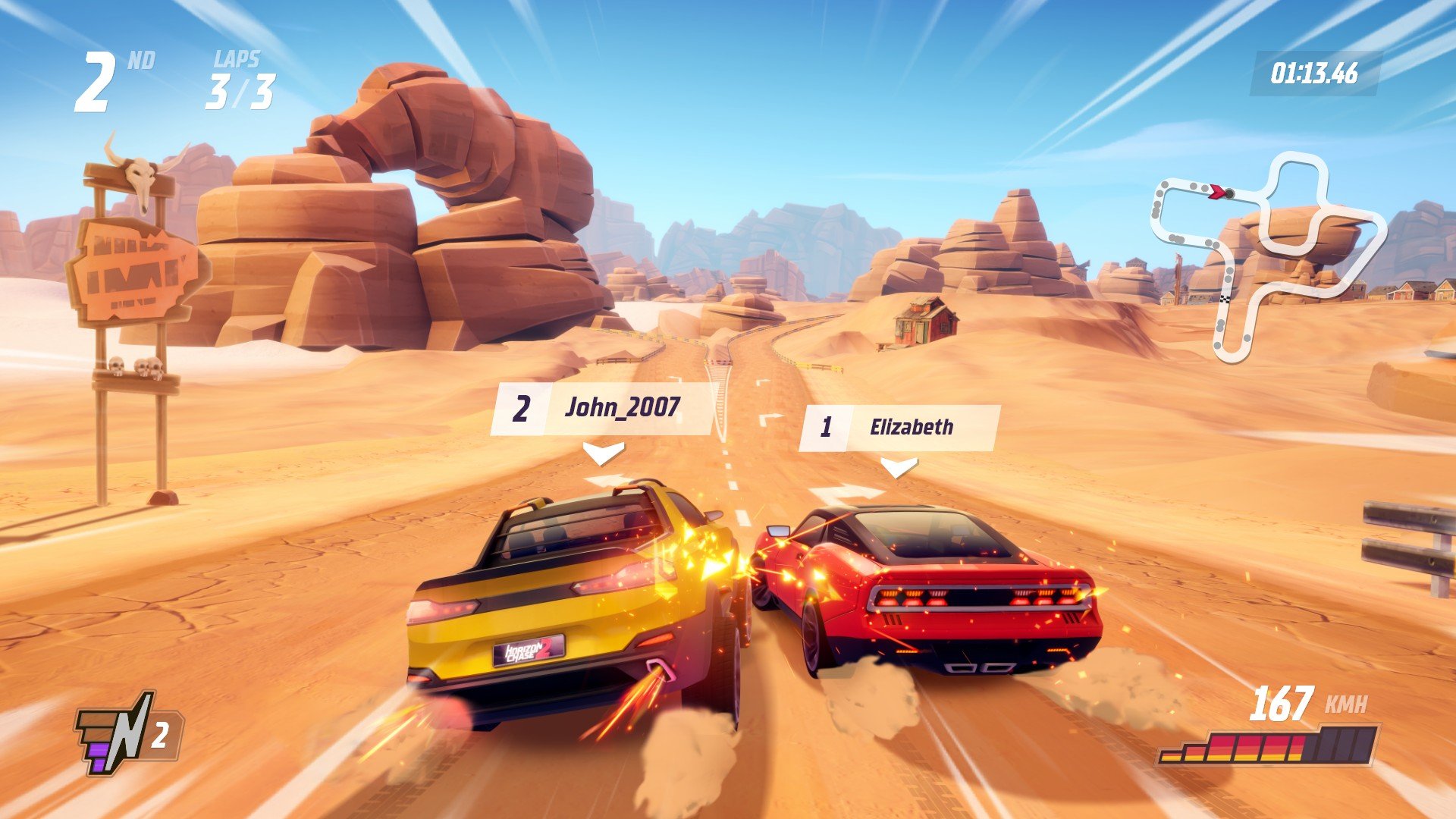The width and height of the screenshot is (1456, 819).
Task: Click the rank number 1 beside Elizabeth
Action: (x=829, y=426)
